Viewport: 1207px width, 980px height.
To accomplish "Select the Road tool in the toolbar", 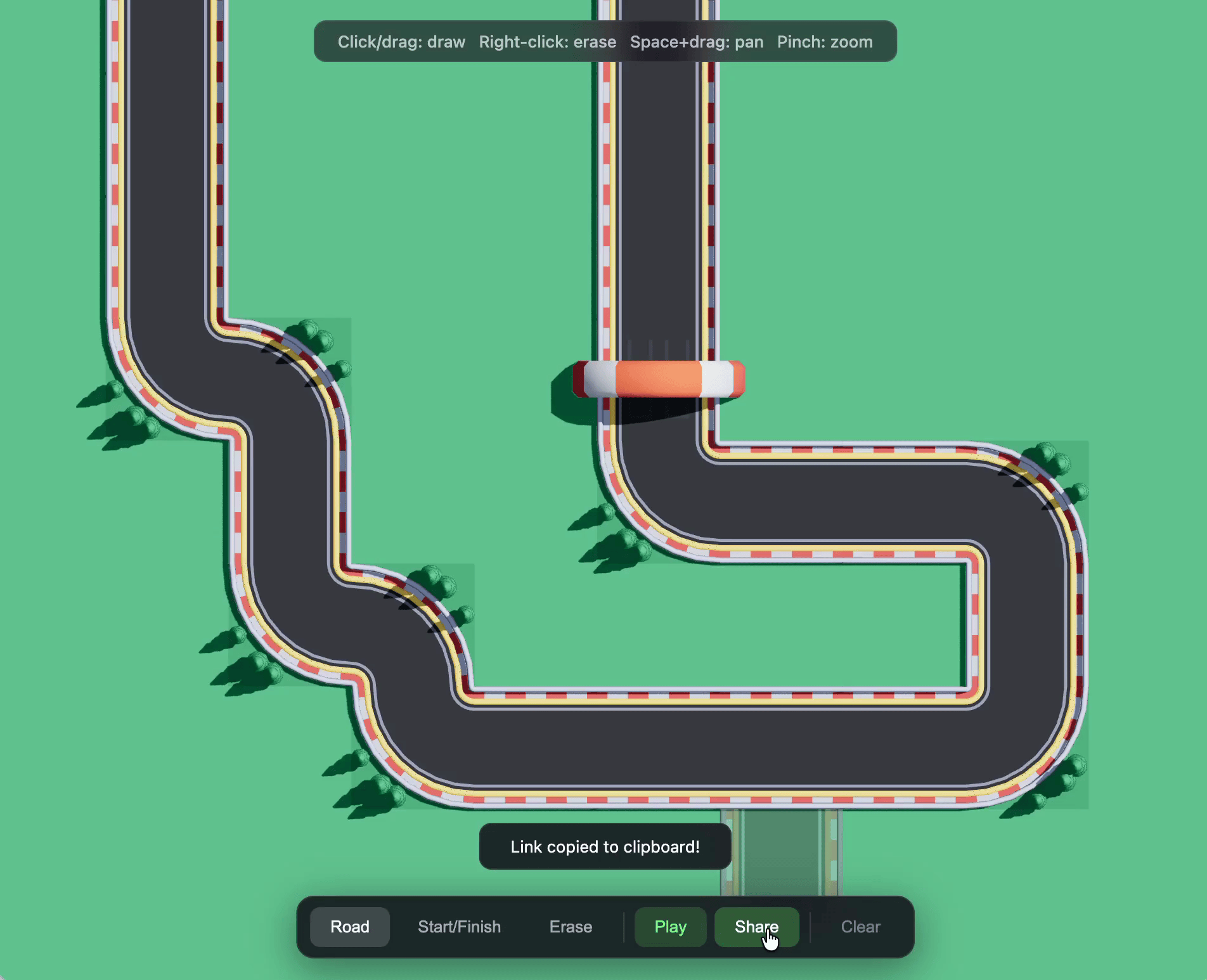I will click(350, 926).
